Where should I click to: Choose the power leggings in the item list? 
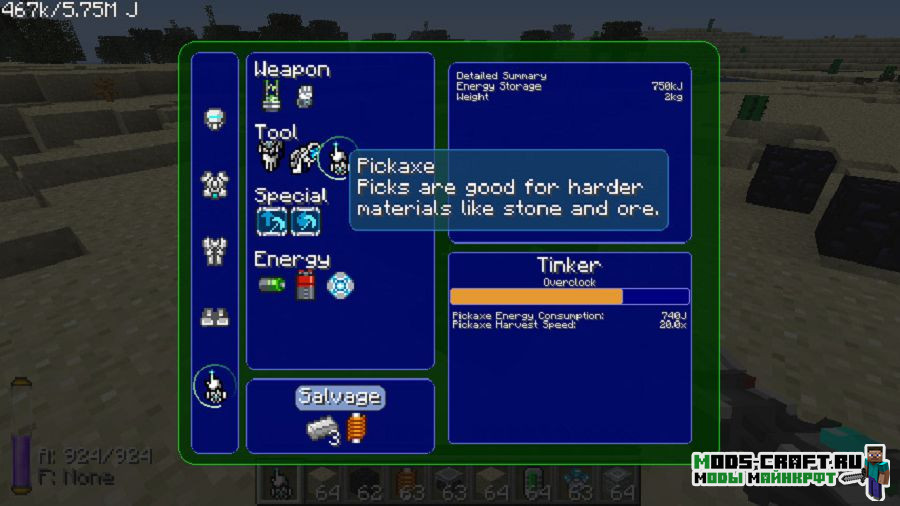(x=215, y=248)
